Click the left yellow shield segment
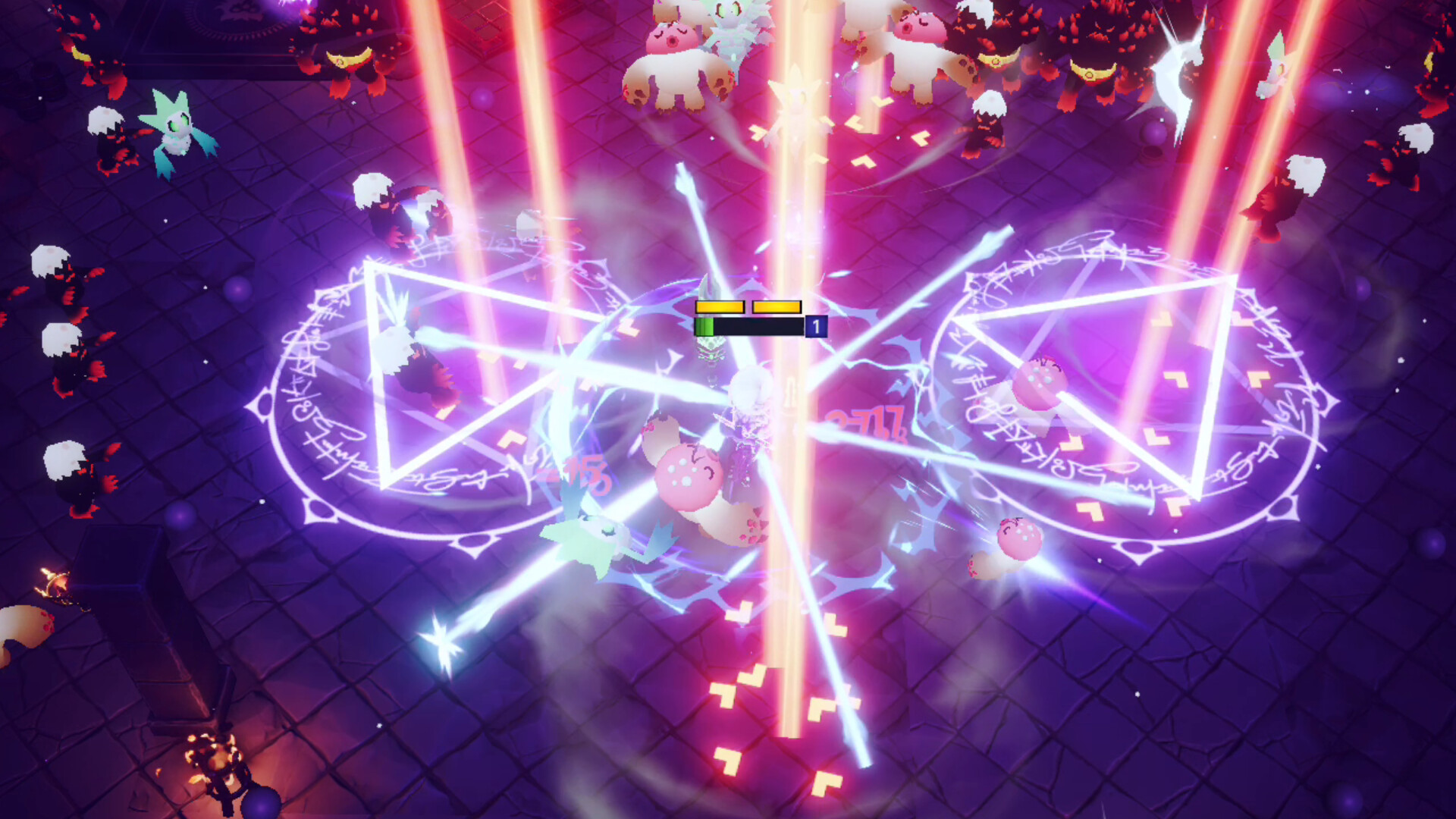Image resolution: width=1456 pixels, height=819 pixels. click(719, 306)
